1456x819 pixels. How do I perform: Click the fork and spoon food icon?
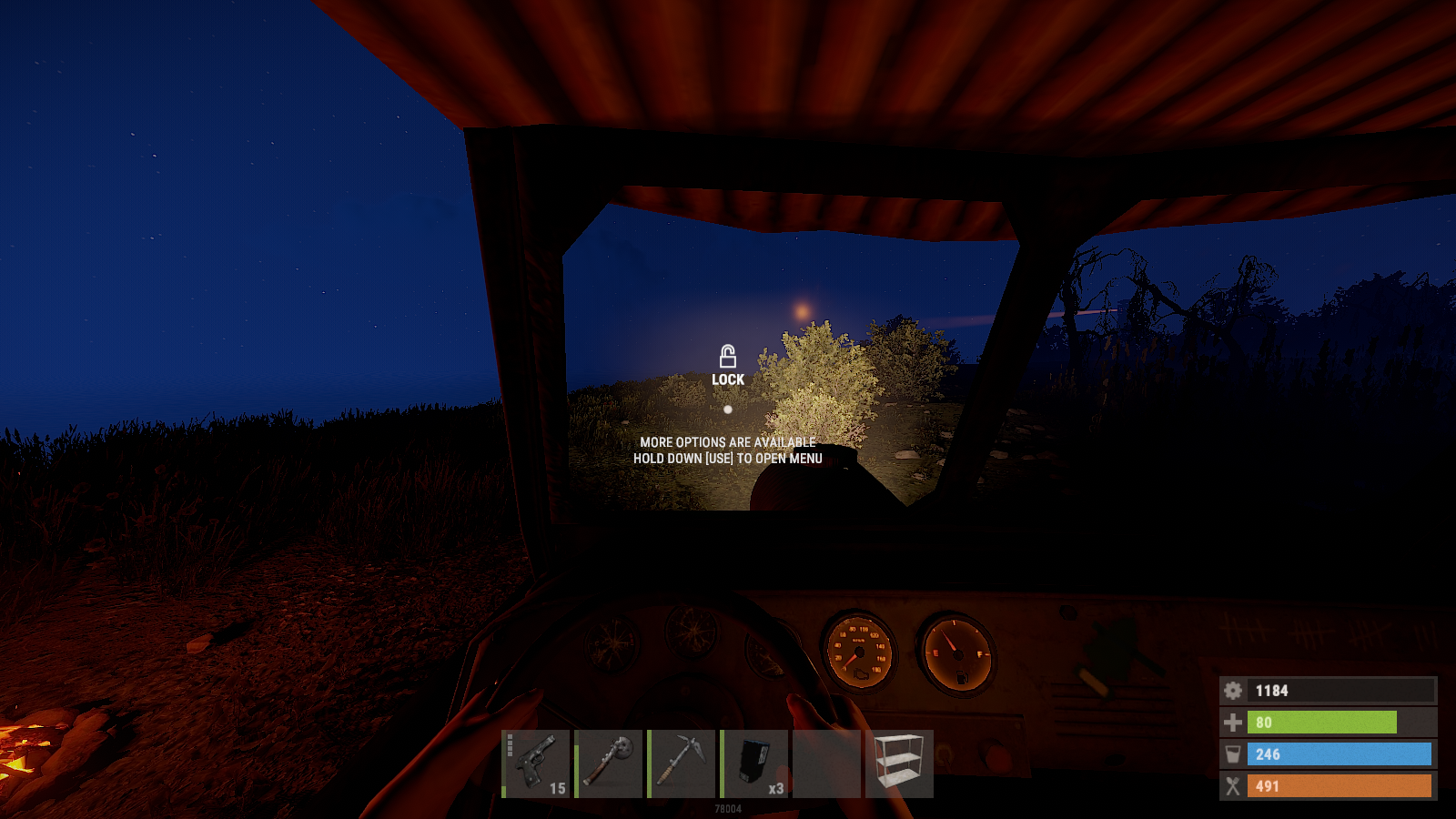(x=1234, y=786)
